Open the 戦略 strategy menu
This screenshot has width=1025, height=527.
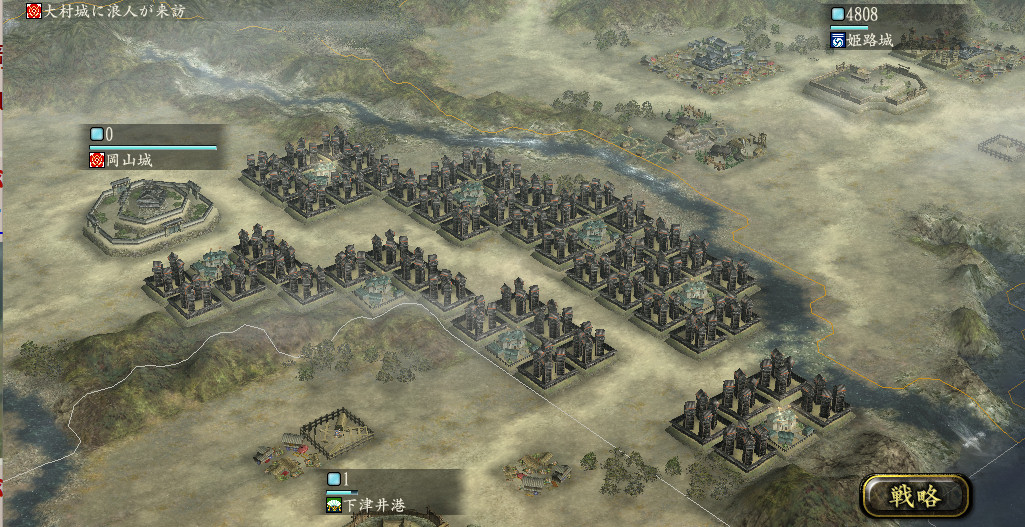pyautogui.click(x=915, y=495)
